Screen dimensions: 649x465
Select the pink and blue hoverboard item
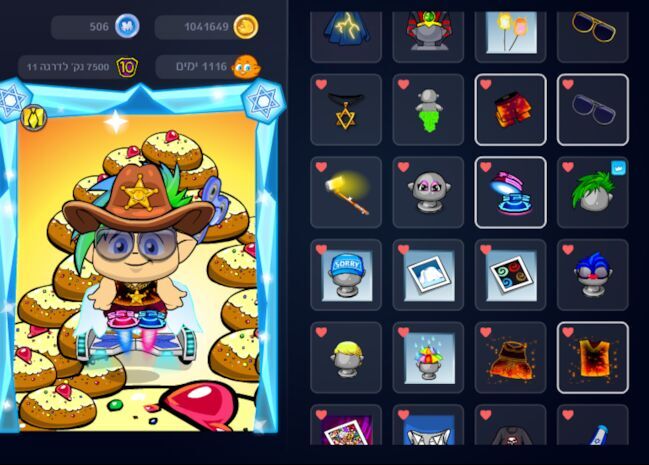tap(510, 192)
